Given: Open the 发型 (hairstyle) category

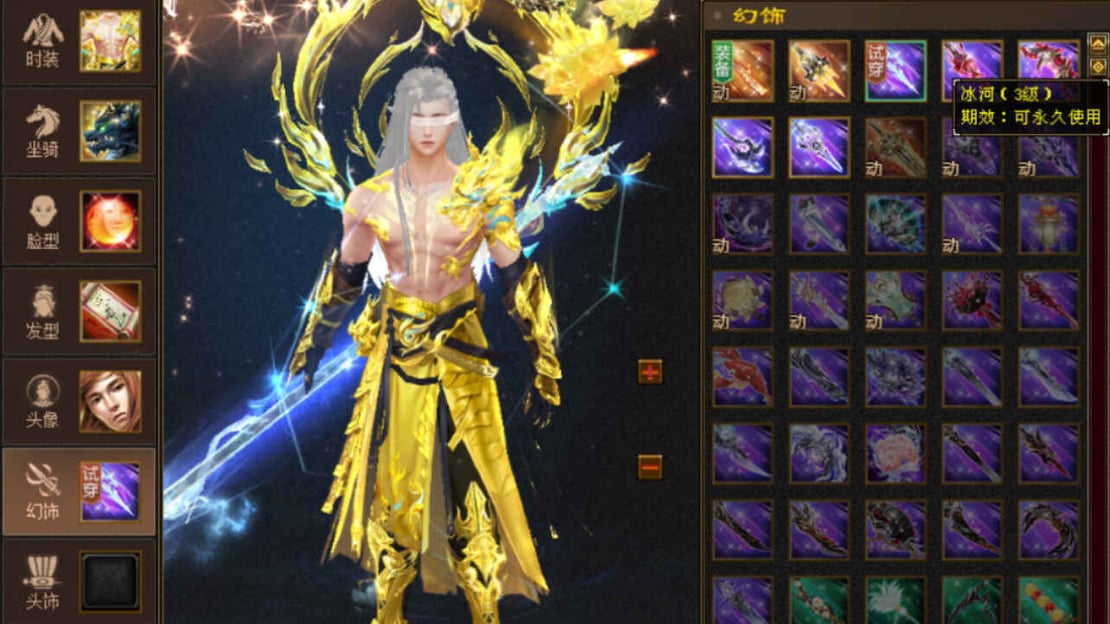Looking at the screenshot, I should pos(78,311).
